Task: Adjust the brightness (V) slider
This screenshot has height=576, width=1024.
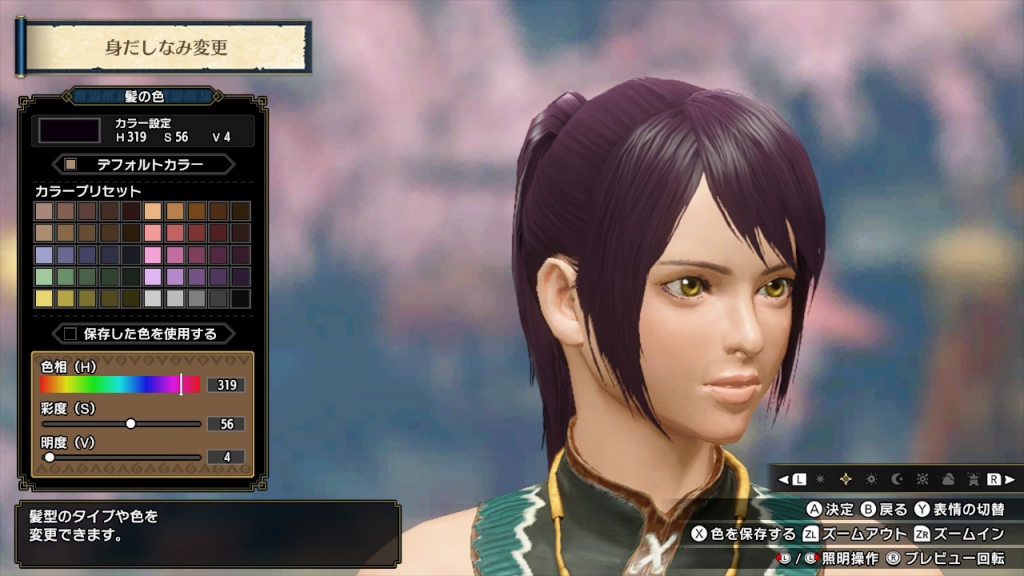Action: (x=49, y=457)
